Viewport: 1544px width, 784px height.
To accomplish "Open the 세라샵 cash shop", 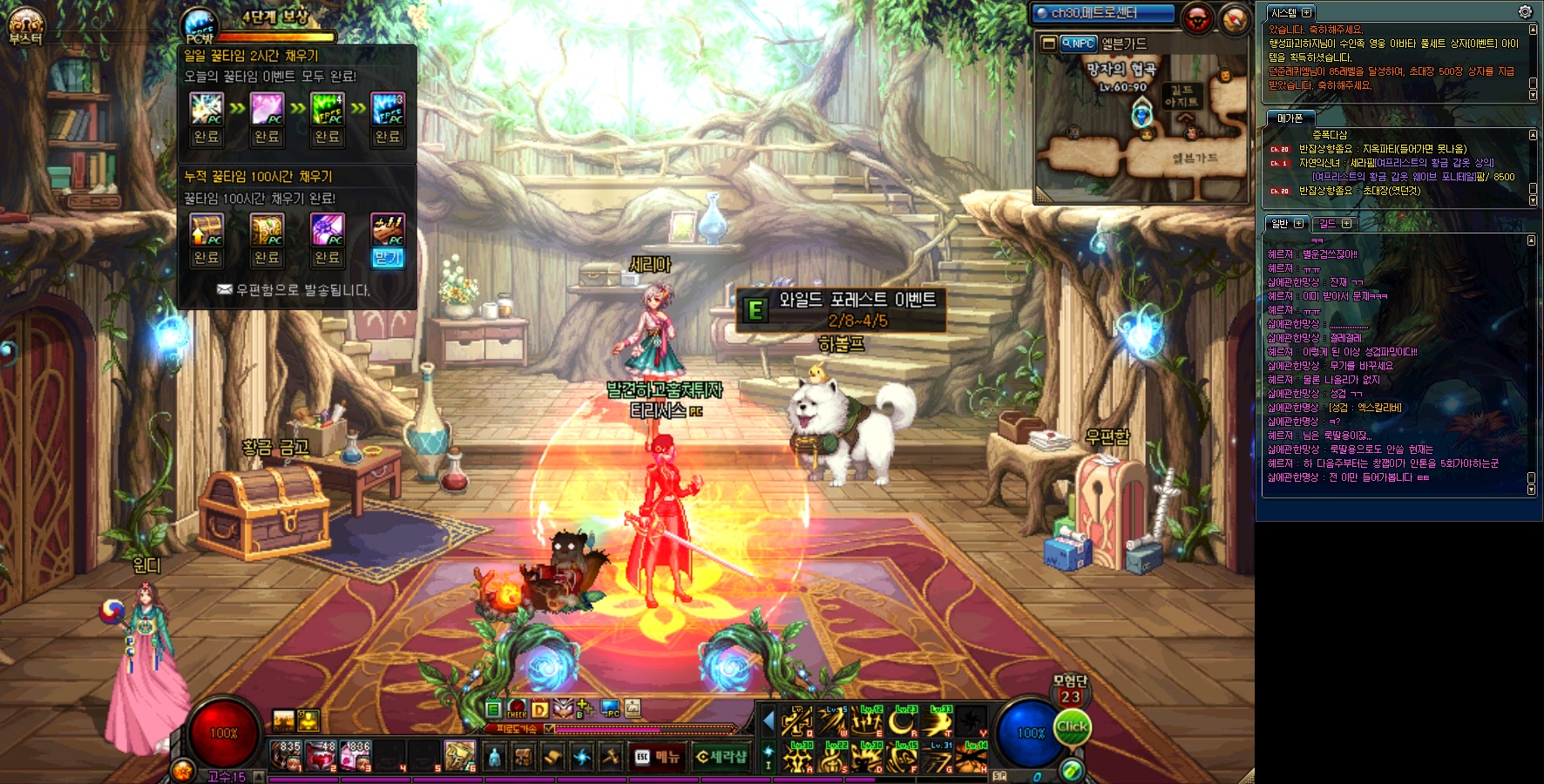I will click(721, 757).
